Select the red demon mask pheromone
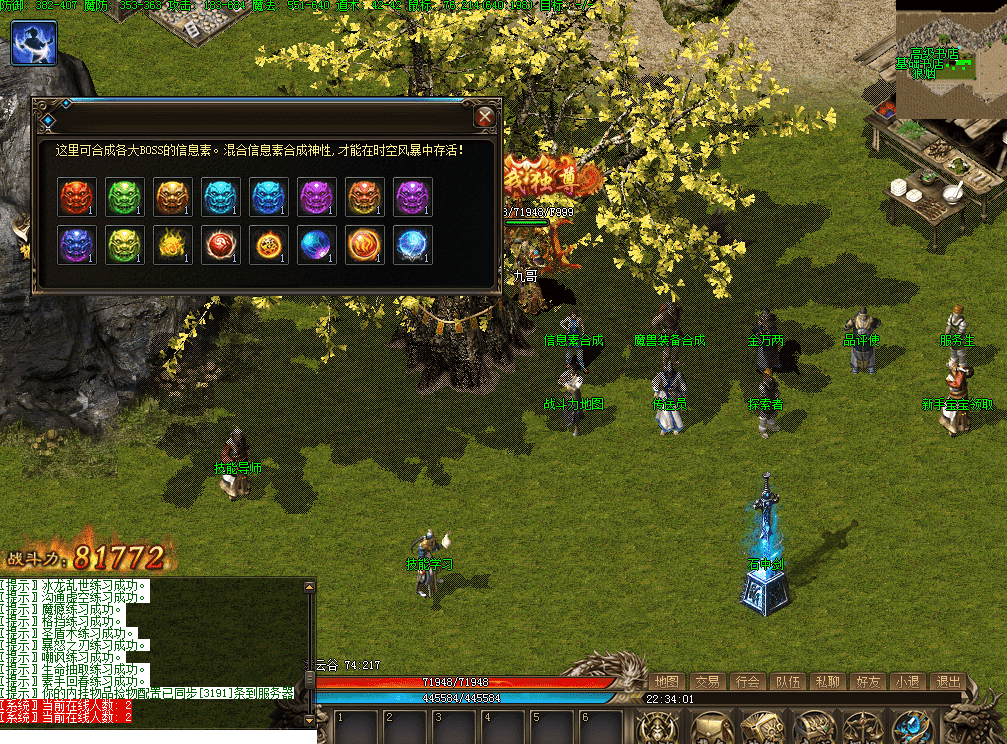Viewport: 1007px width, 744px height. point(77,197)
